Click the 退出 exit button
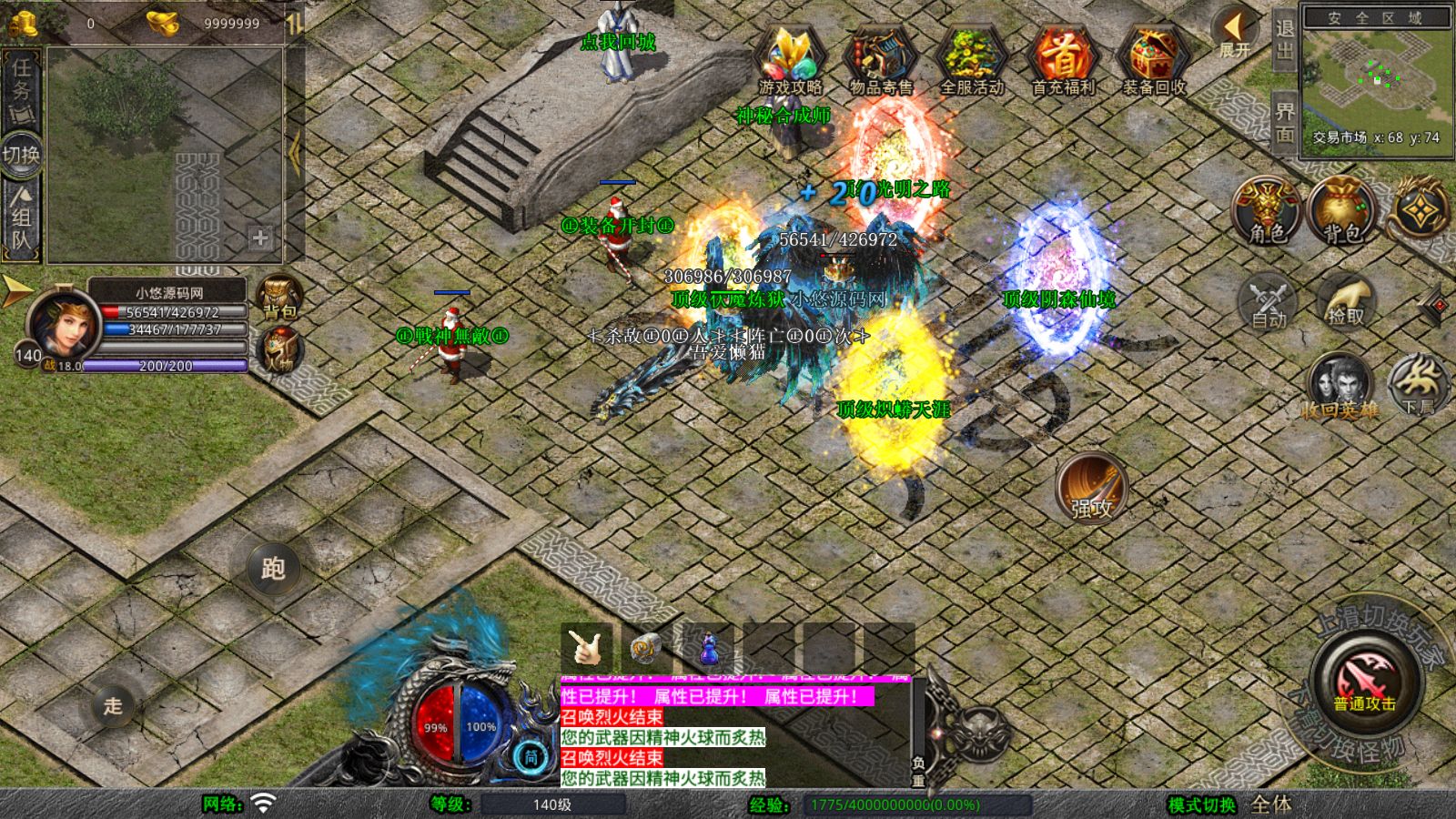Image resolution: width=1456 pixels, height=819 pixels. 1284,39
